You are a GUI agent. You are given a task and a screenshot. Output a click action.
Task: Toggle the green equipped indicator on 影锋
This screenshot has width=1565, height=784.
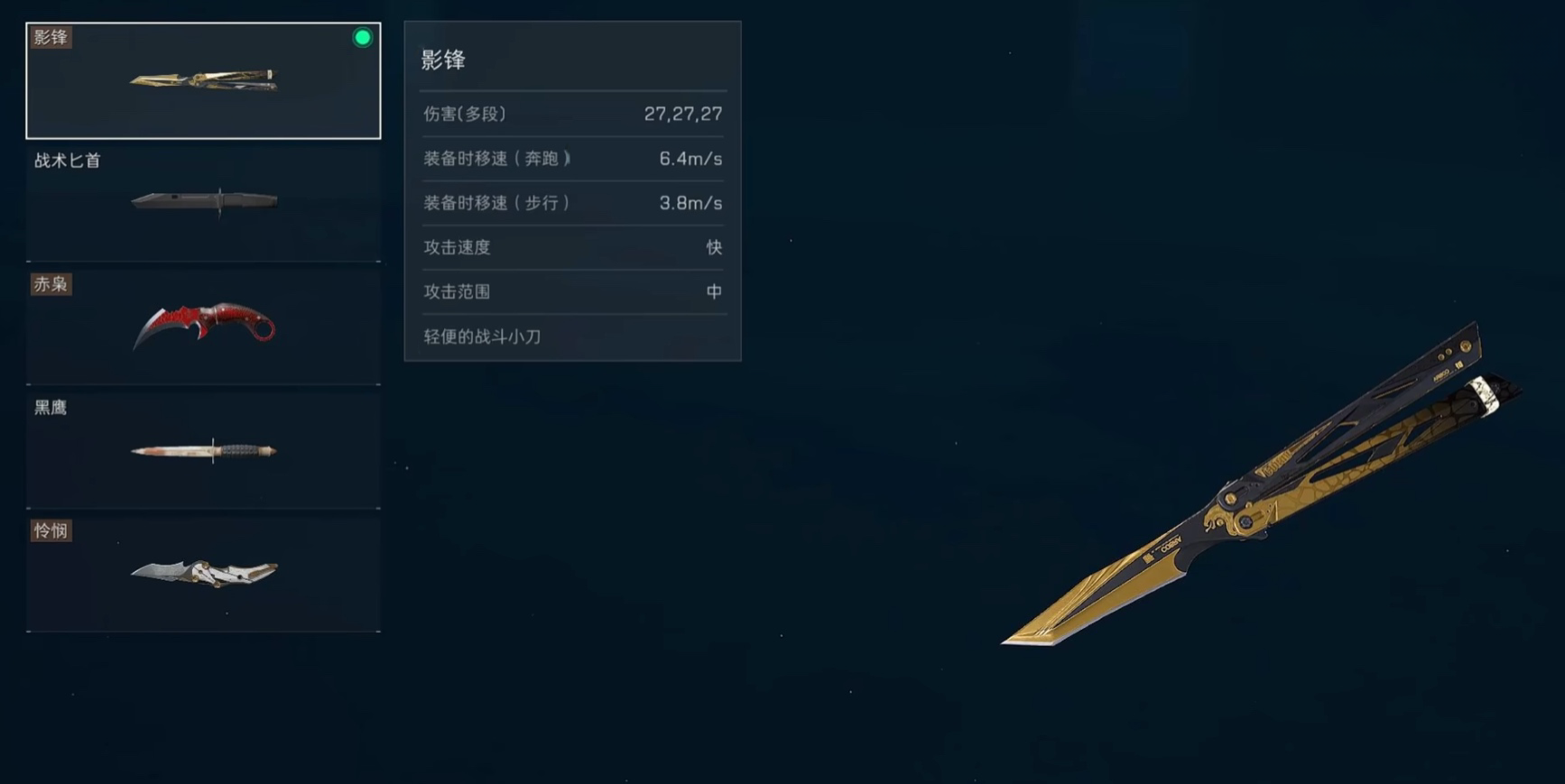pos(362,37)
